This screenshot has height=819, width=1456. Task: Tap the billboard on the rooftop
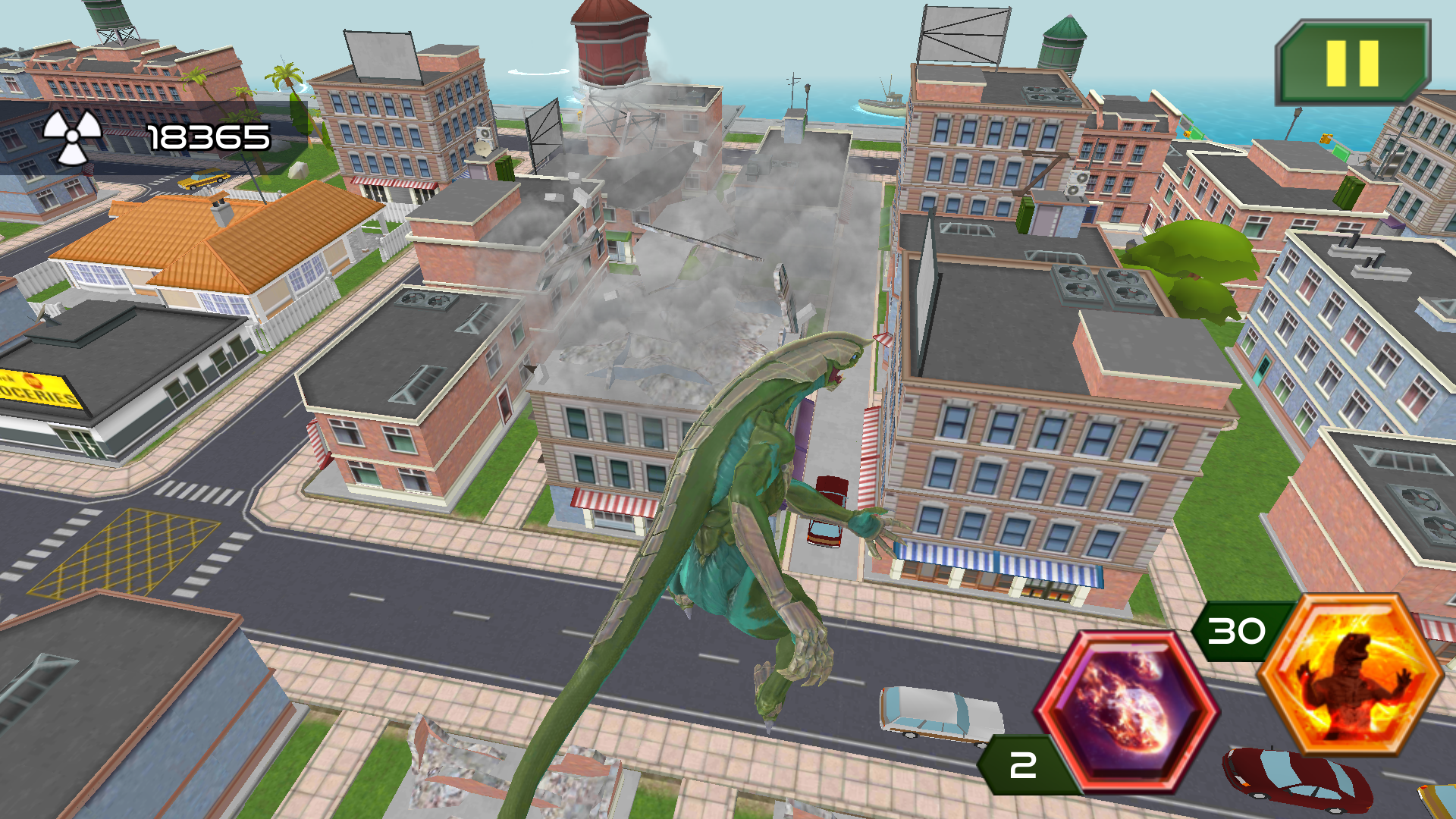click(x=378, y=55)
